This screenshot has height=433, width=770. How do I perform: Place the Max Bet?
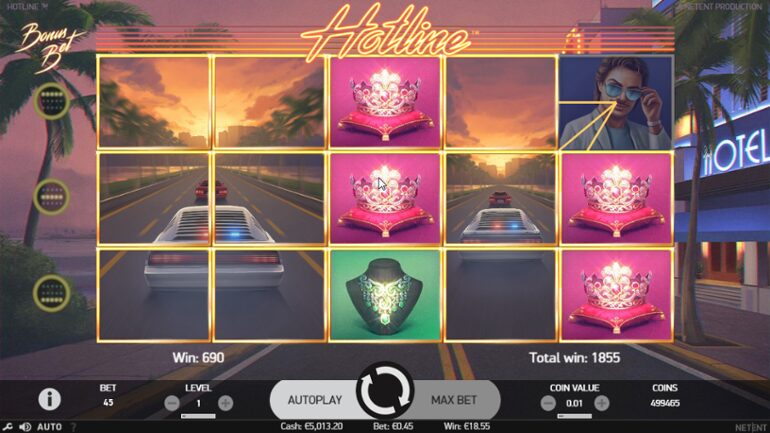453,400
